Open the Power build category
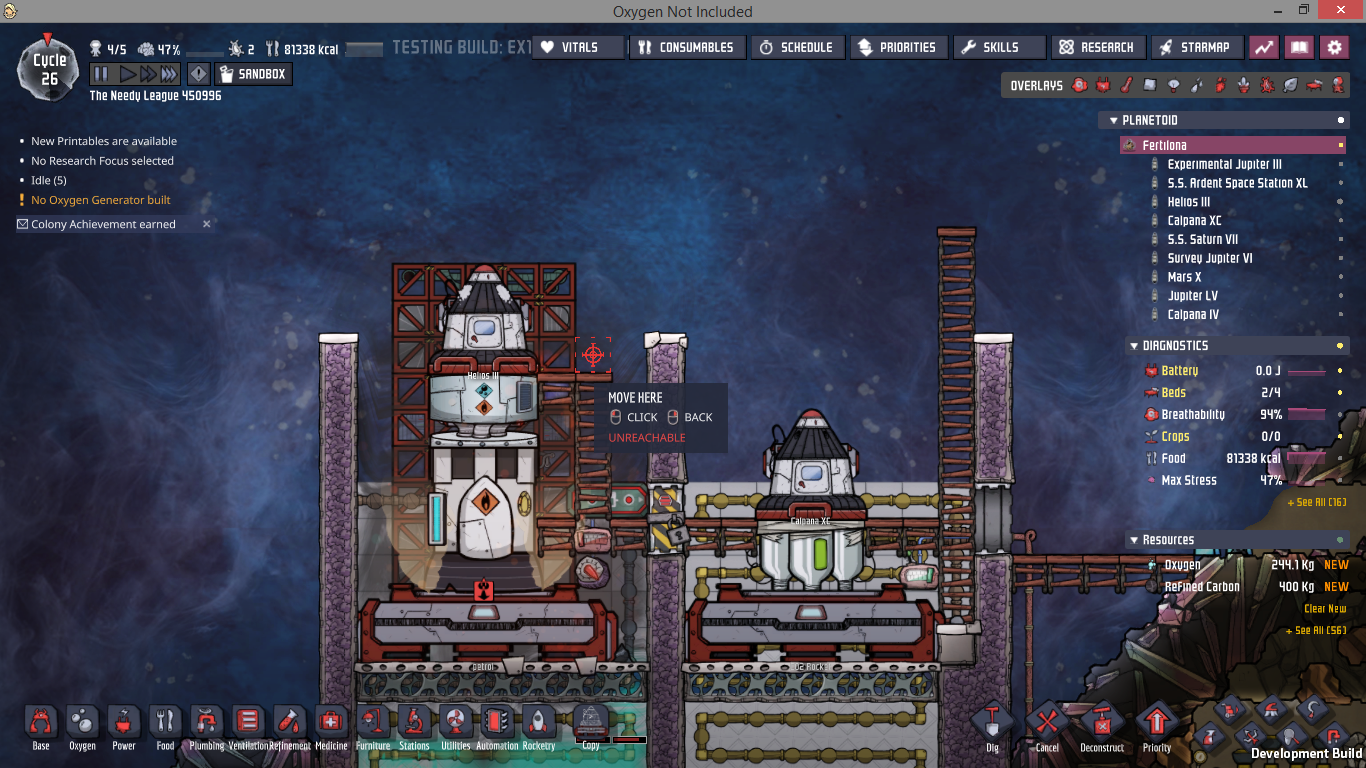The image size is (1366, 768). coord(124,724)
